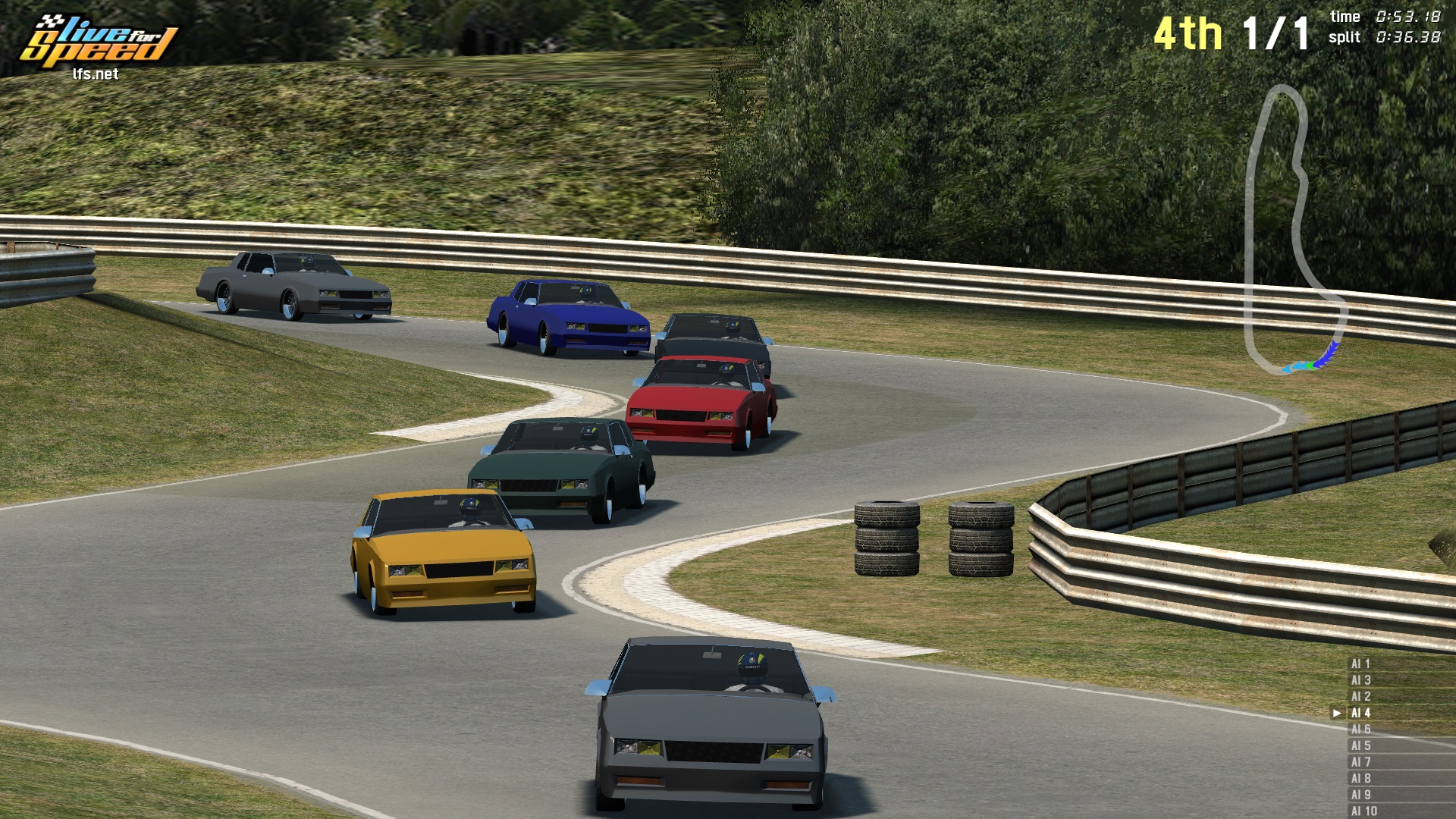Image resolution: width=1456 pixels, height=819 pixels.
Task: Choose AI 2 from the position list
Action: (x=1360, y=696)
